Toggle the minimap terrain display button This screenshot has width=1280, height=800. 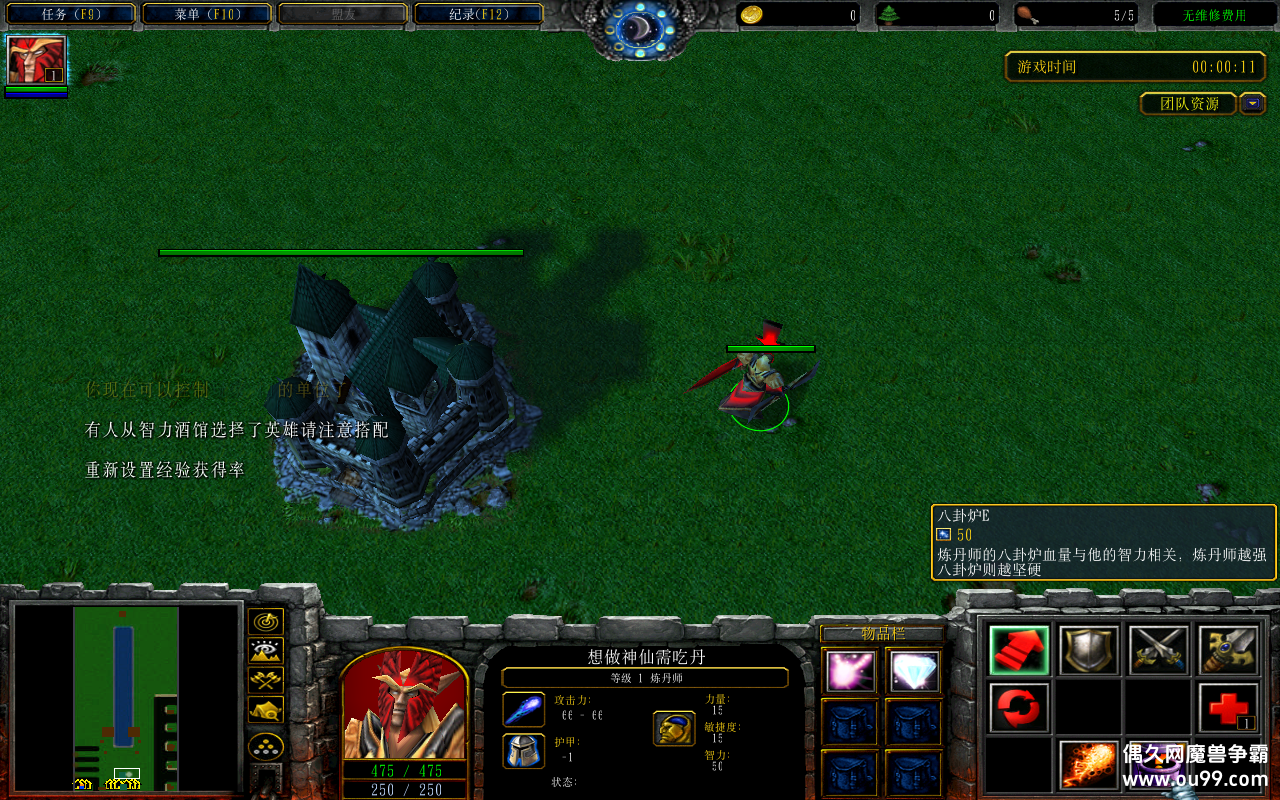pos(265,652)
